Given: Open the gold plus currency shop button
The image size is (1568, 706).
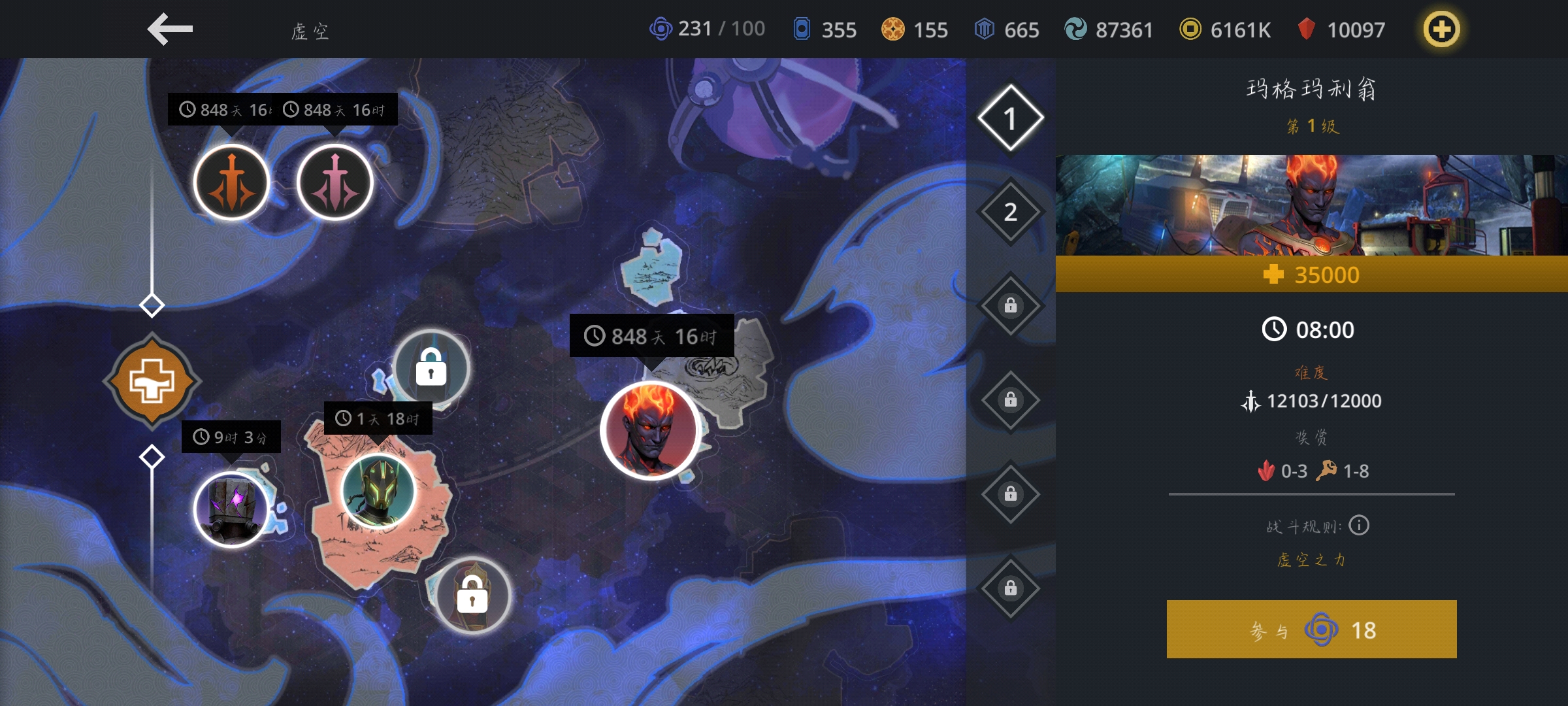Looking at the screenshot, I should (x=1441, y=29).
